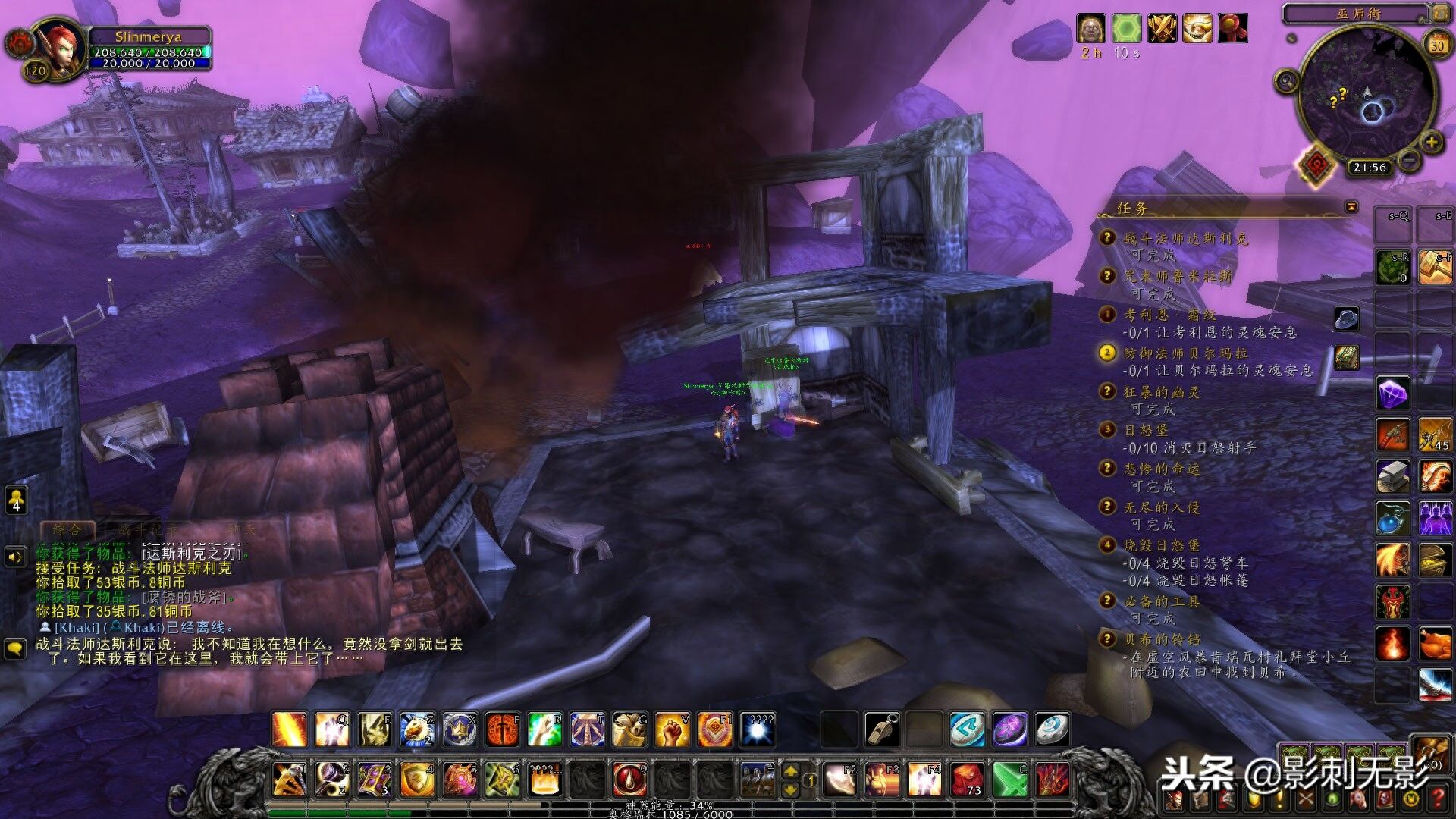Image resolution: width=1456 pixels, height=819 pixels.
Task: Activate the crown seal ability
Action: [x=460, y=730]
